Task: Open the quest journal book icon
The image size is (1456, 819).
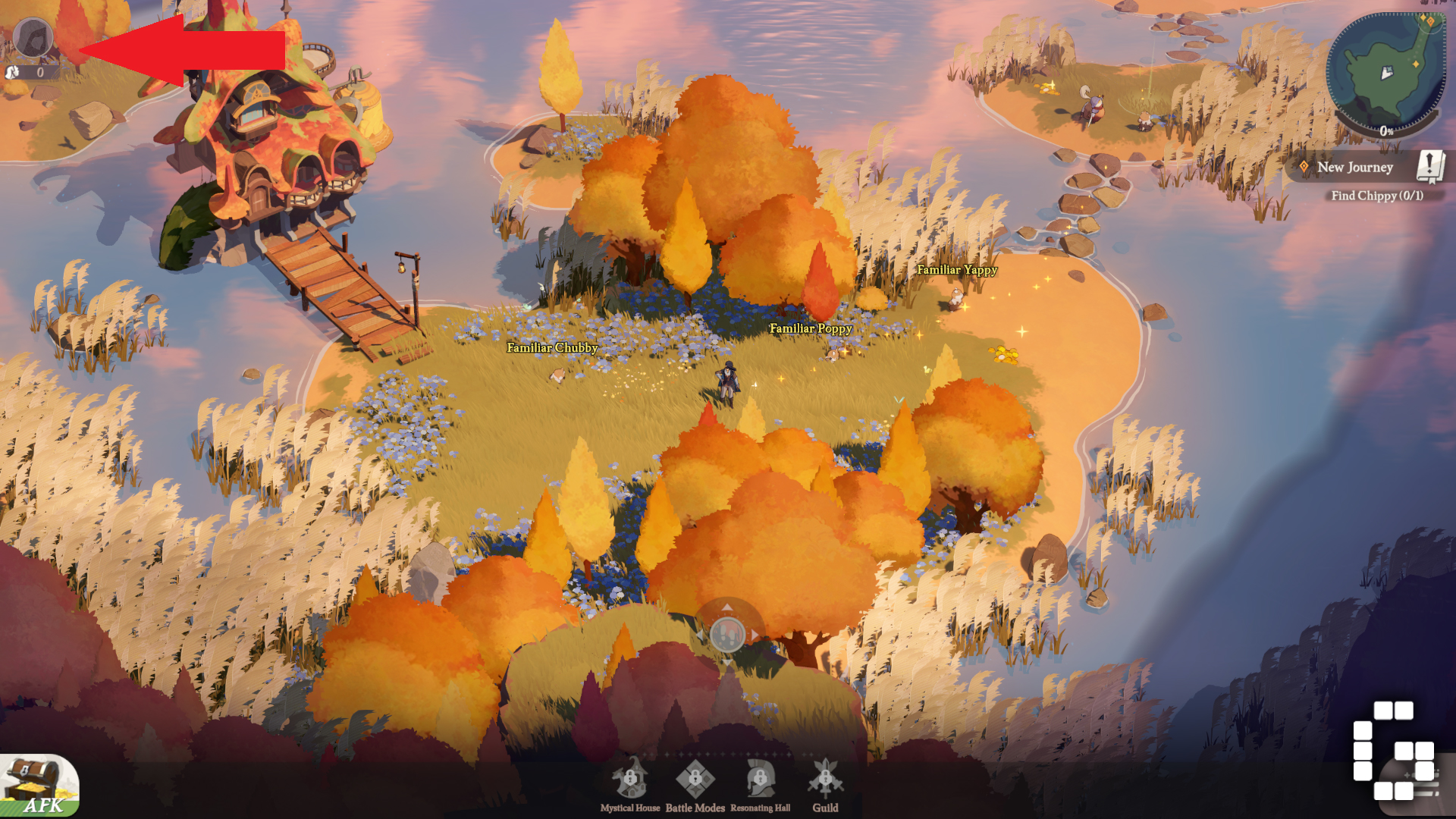Action: tap(1430, 166)
